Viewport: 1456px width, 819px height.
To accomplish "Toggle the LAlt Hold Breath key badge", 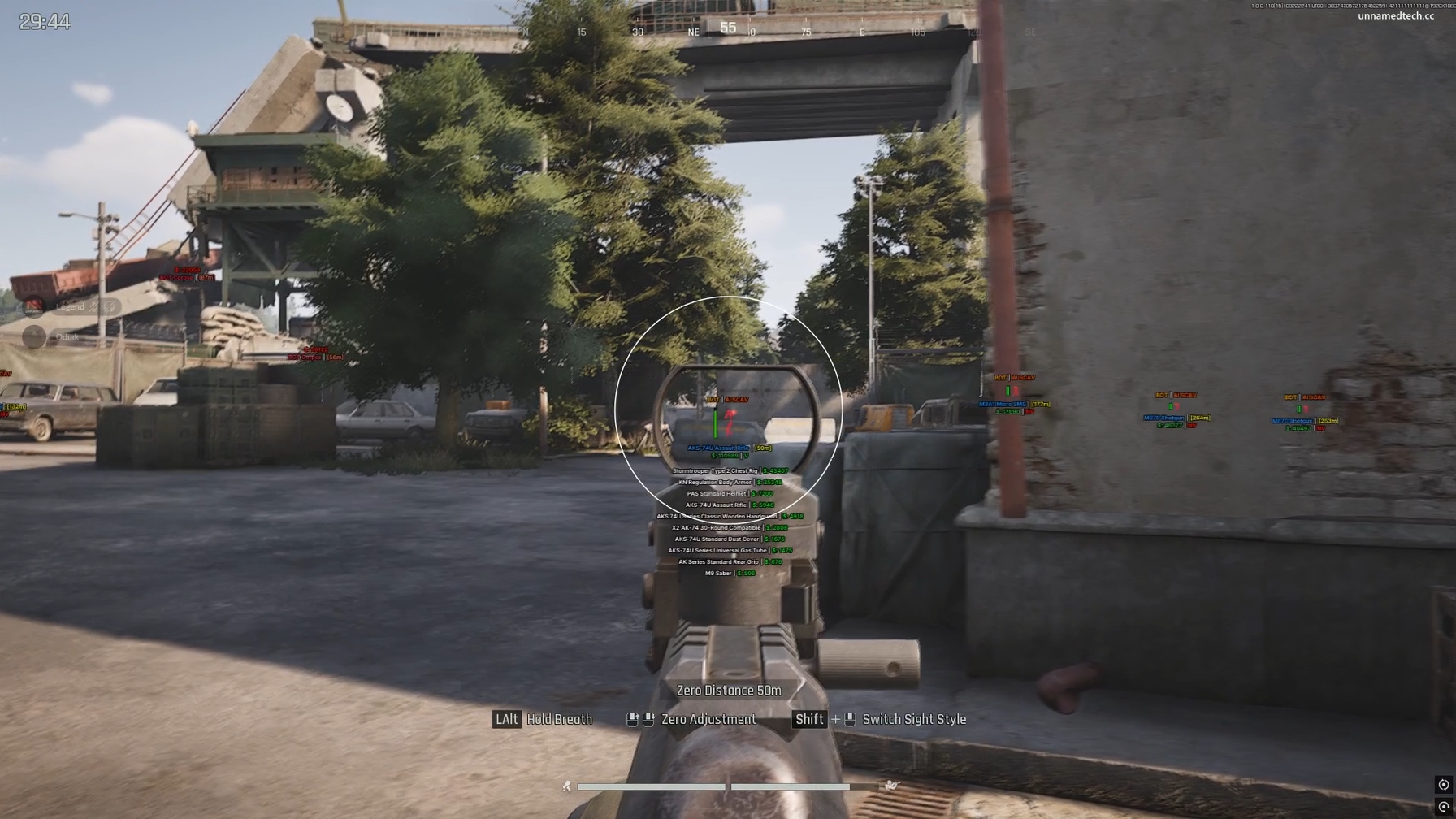I will 506,720.
